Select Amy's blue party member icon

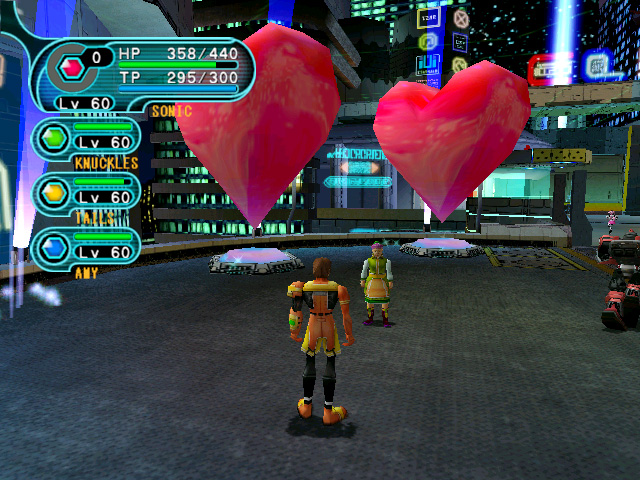(x=54, y=246)
